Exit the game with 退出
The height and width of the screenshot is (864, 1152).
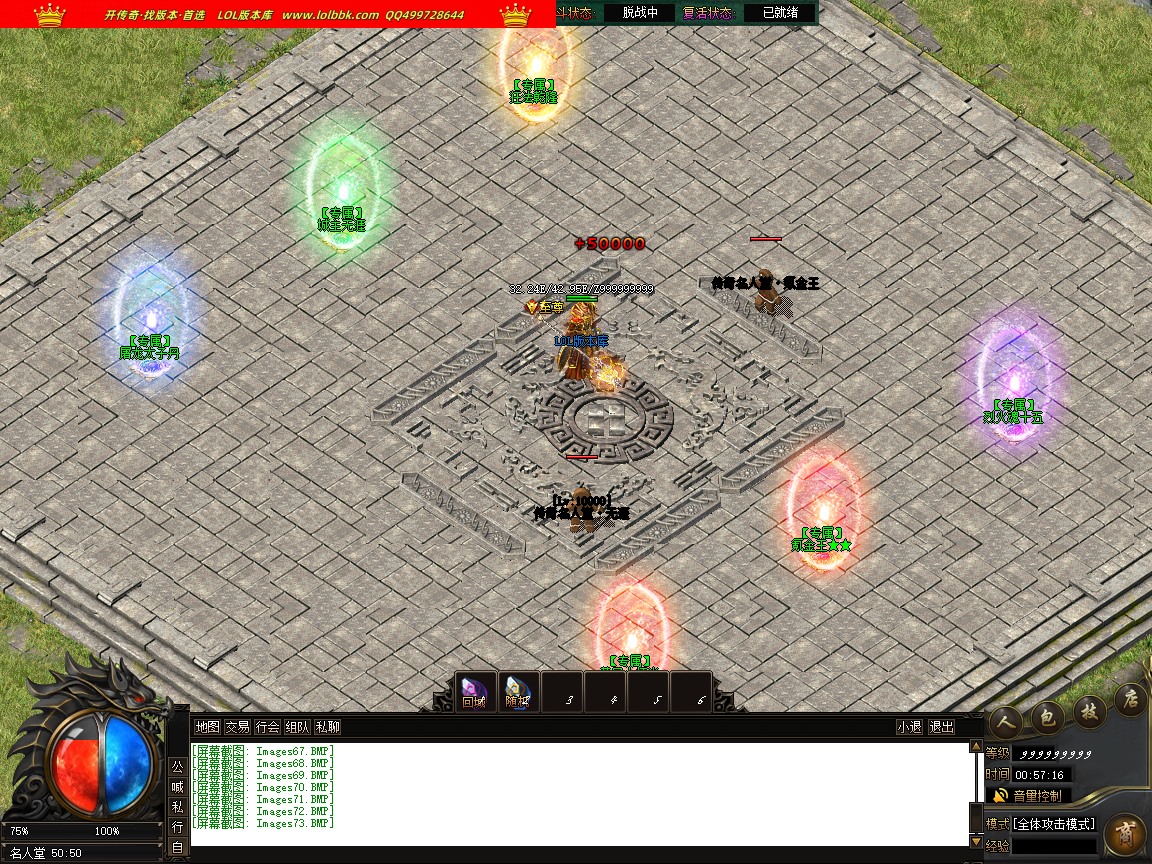[x=941, y=727]
